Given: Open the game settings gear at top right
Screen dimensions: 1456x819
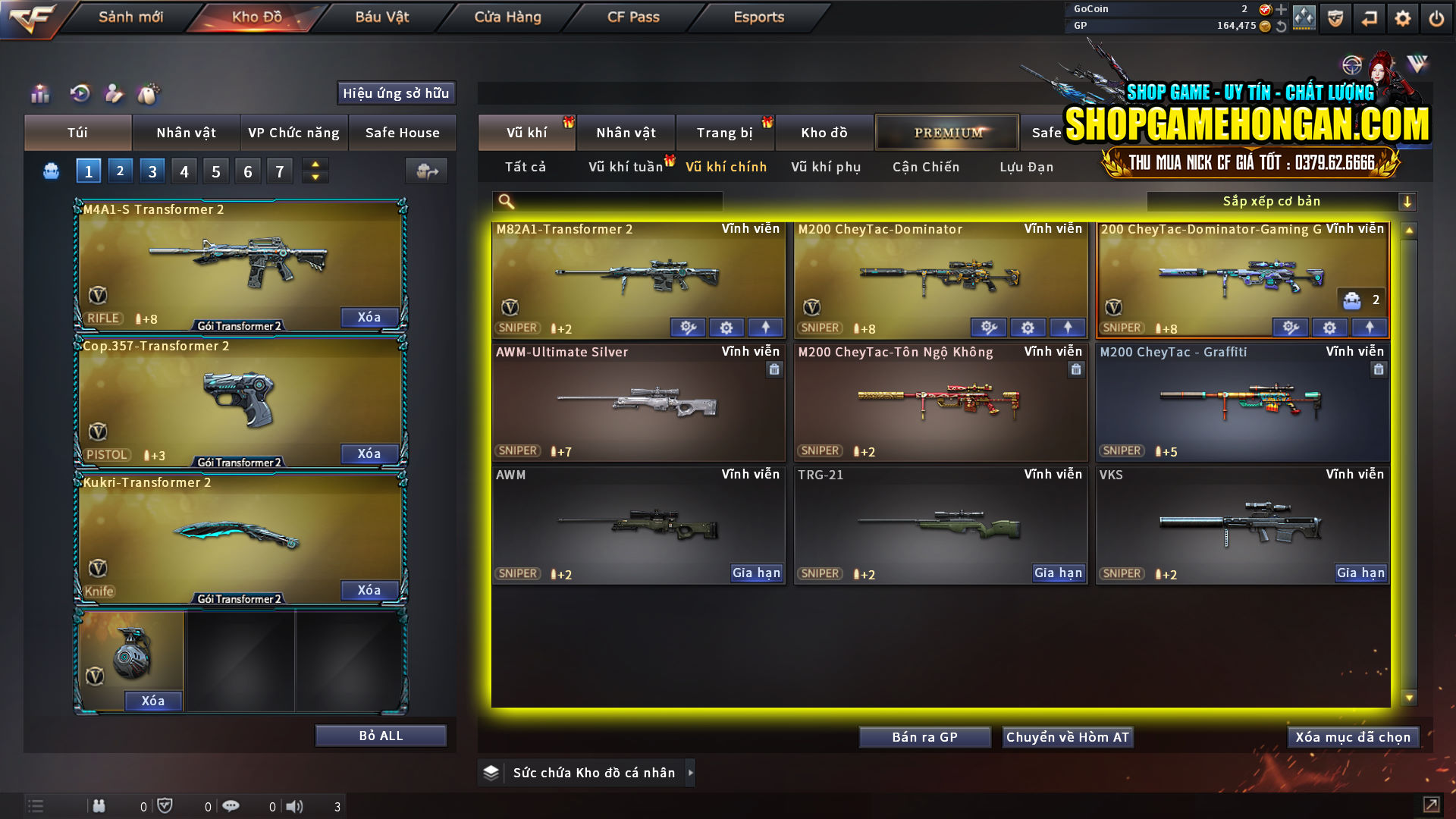Looking at the screenshot, I should pyautogui.click(x=1402, y=17).
